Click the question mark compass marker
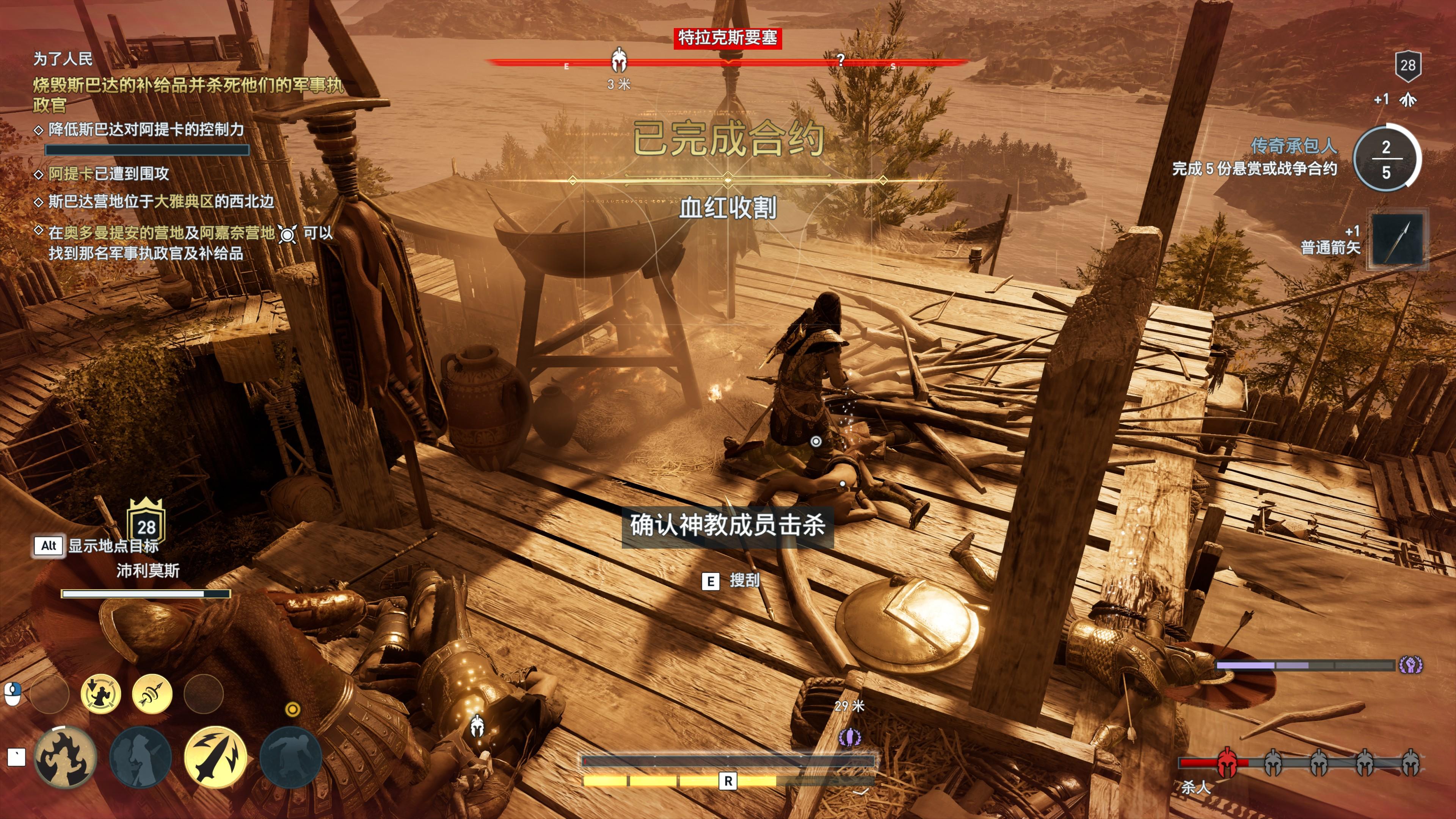The height and width of the screenshot is (819, 1456). [x=841, y=60]
